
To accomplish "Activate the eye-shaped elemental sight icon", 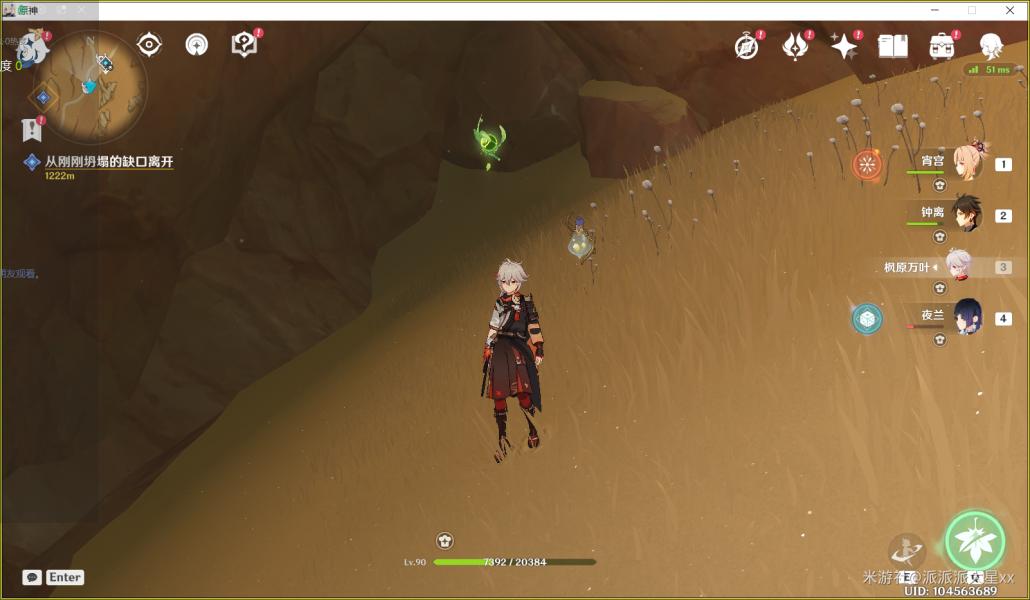I will click(149, 45).
